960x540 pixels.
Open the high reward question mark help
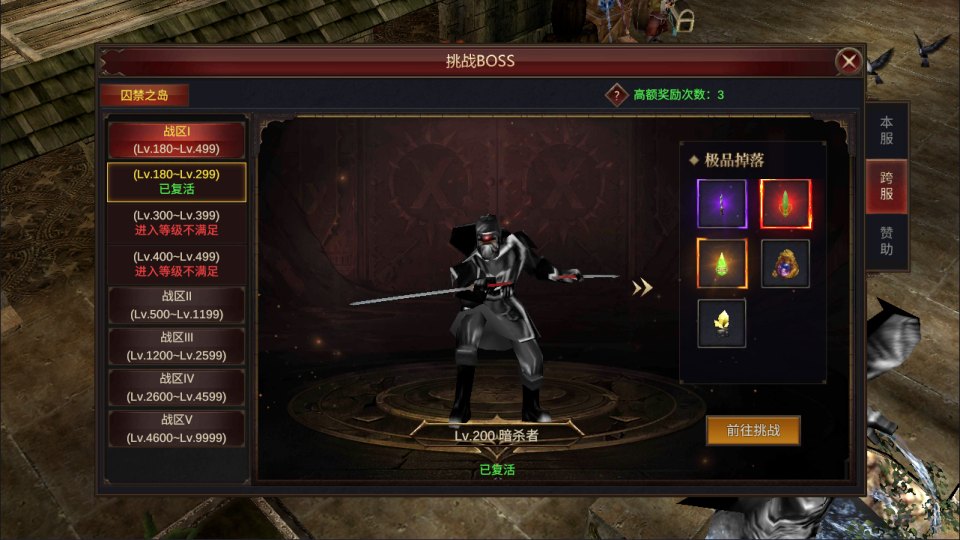[x=616, y=95]
